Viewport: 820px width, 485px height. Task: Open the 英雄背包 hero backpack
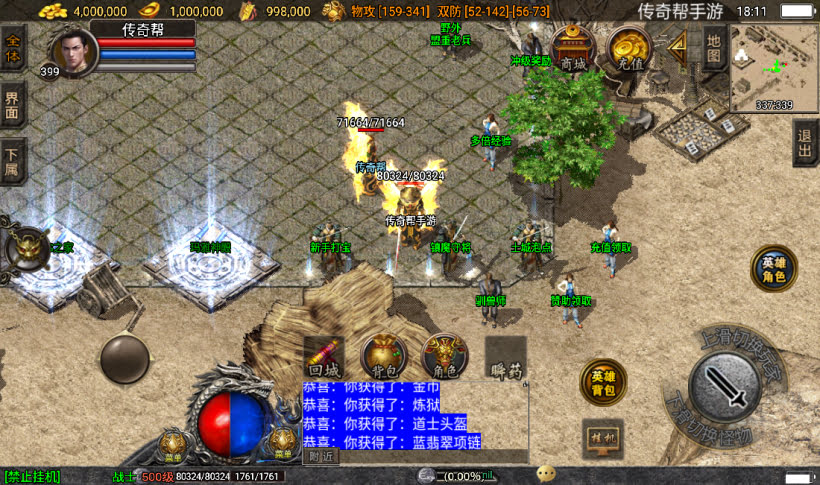tap(603, 382)
